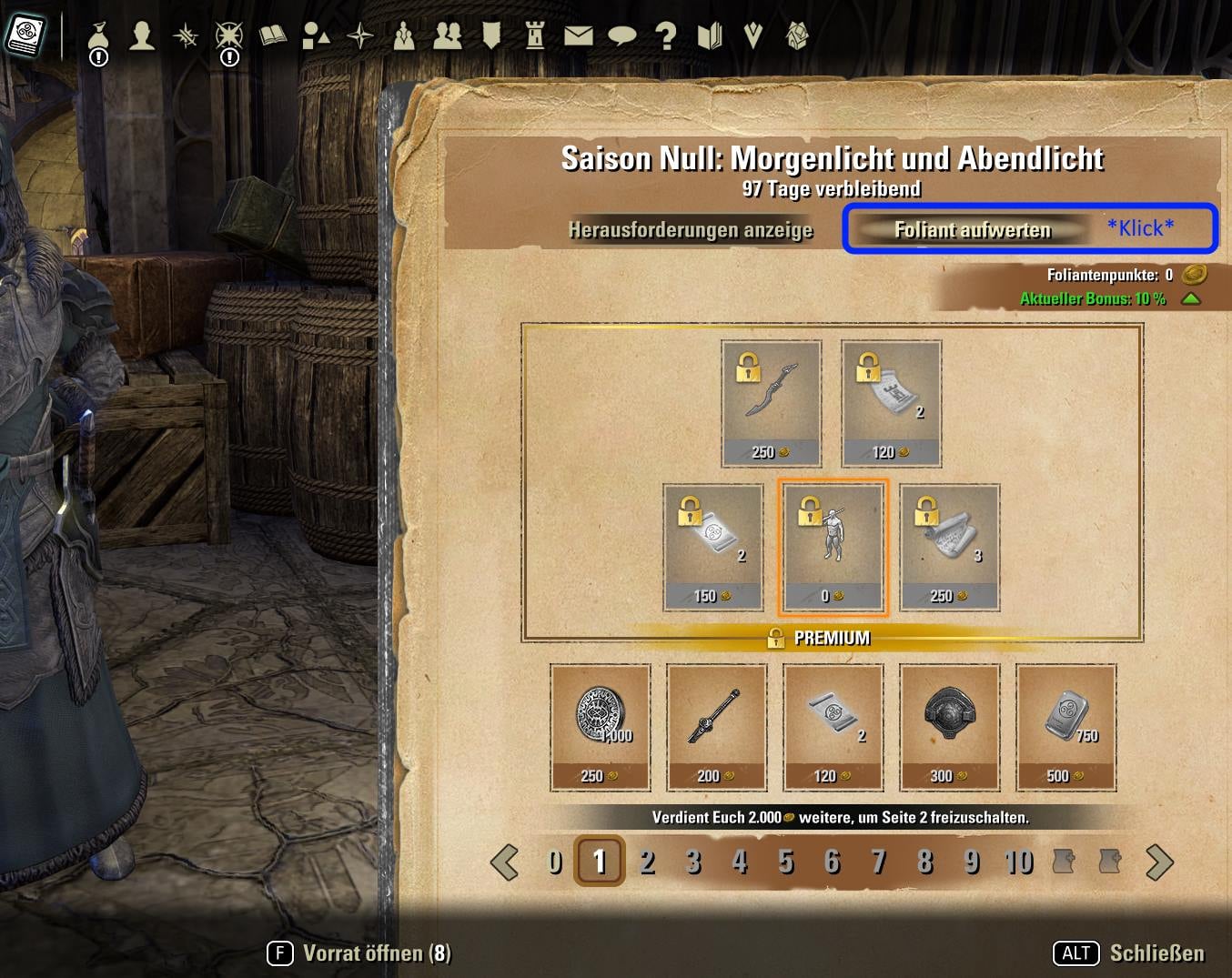The height and width of the screenshot is (978, 1232).
Task: Click the Foliant aufwerten button
Action: 972,229
